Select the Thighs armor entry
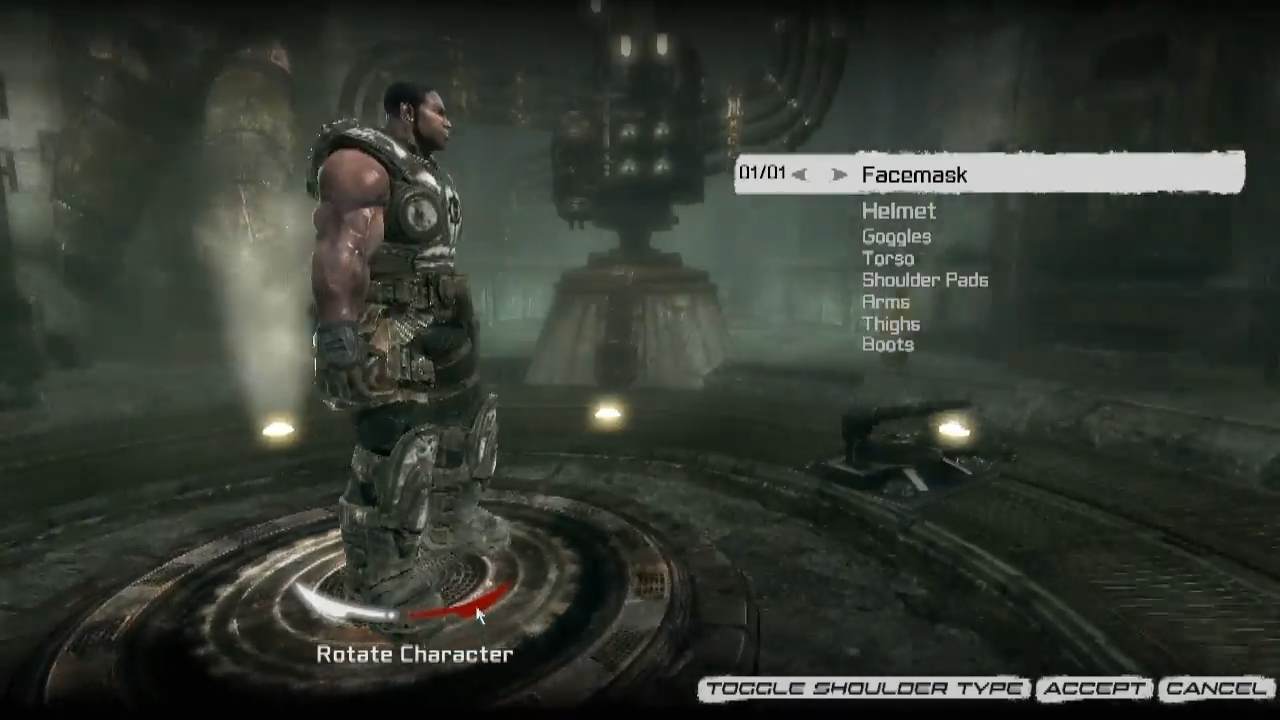The height and width of the screenshot is (720, 1280). pos(890,324)
